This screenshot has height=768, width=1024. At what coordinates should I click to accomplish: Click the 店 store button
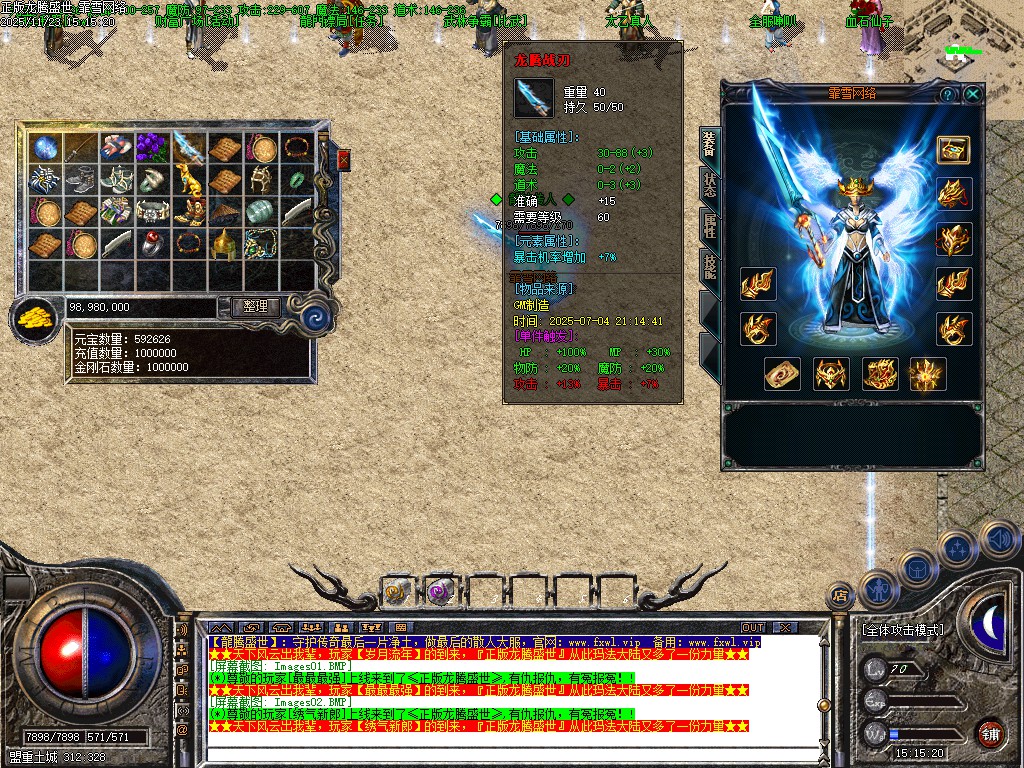click(841, 595)
